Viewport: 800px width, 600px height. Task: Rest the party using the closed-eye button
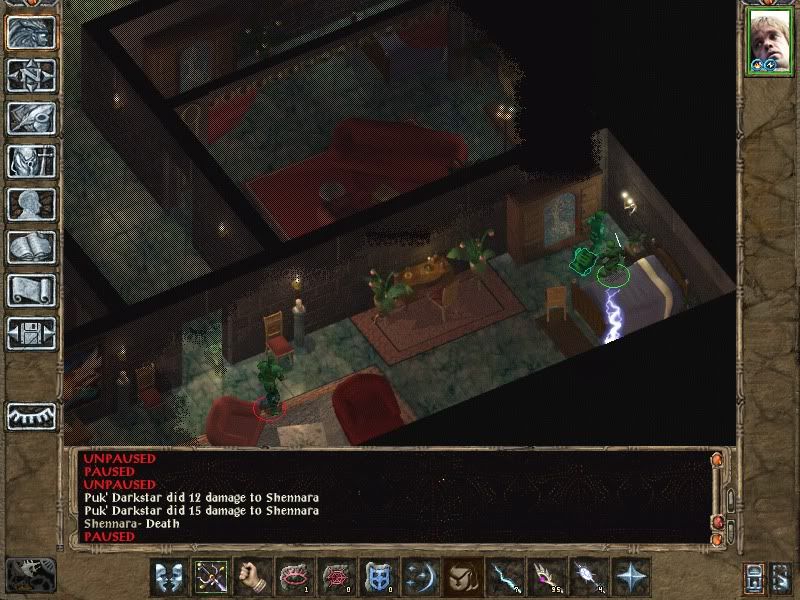tap(31, 415)
